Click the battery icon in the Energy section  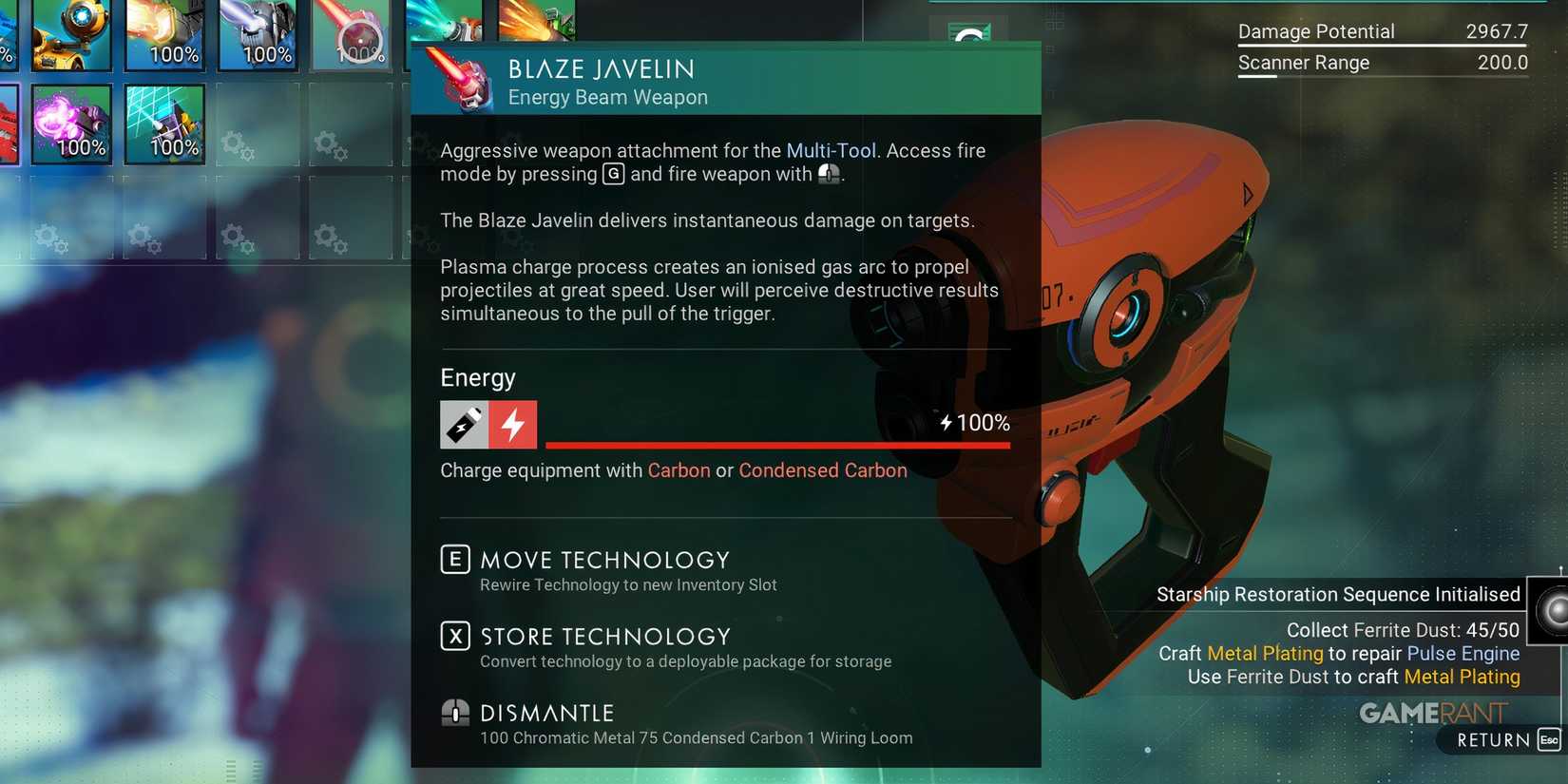[x=463, y=424]
